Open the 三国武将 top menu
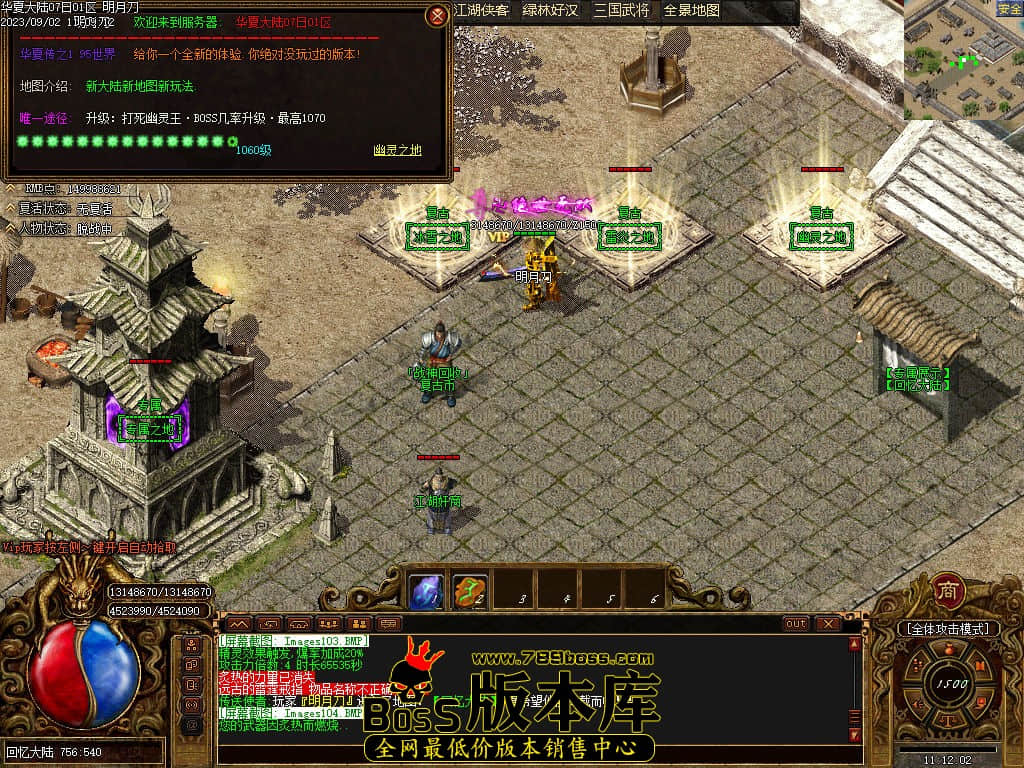This screenshot has width=1024, height=768. 620,11
